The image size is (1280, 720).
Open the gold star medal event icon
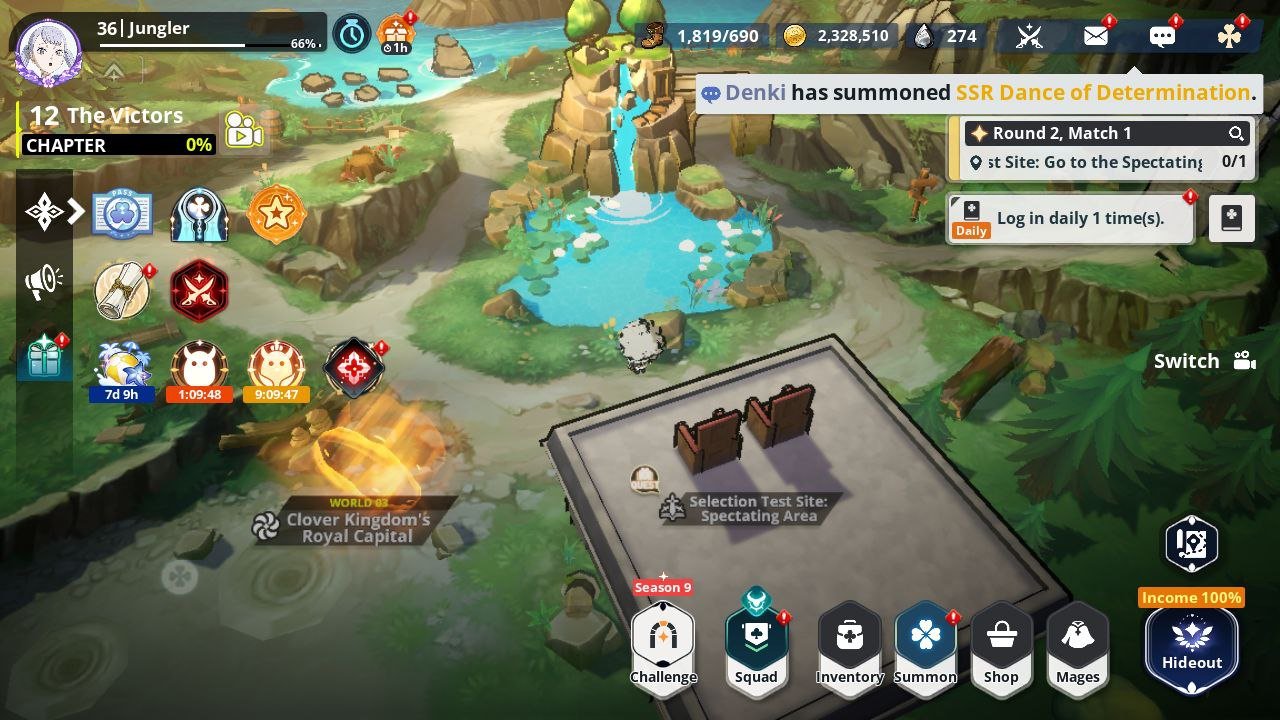click(275, 214)
